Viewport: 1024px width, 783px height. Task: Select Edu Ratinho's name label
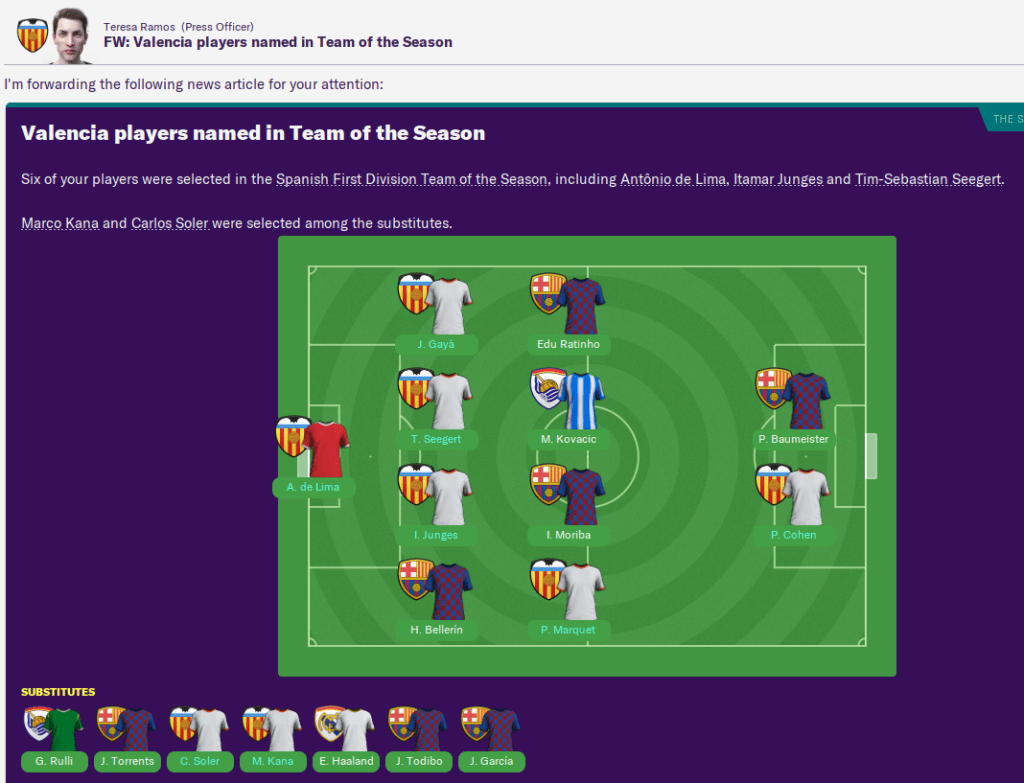(568, 344)
